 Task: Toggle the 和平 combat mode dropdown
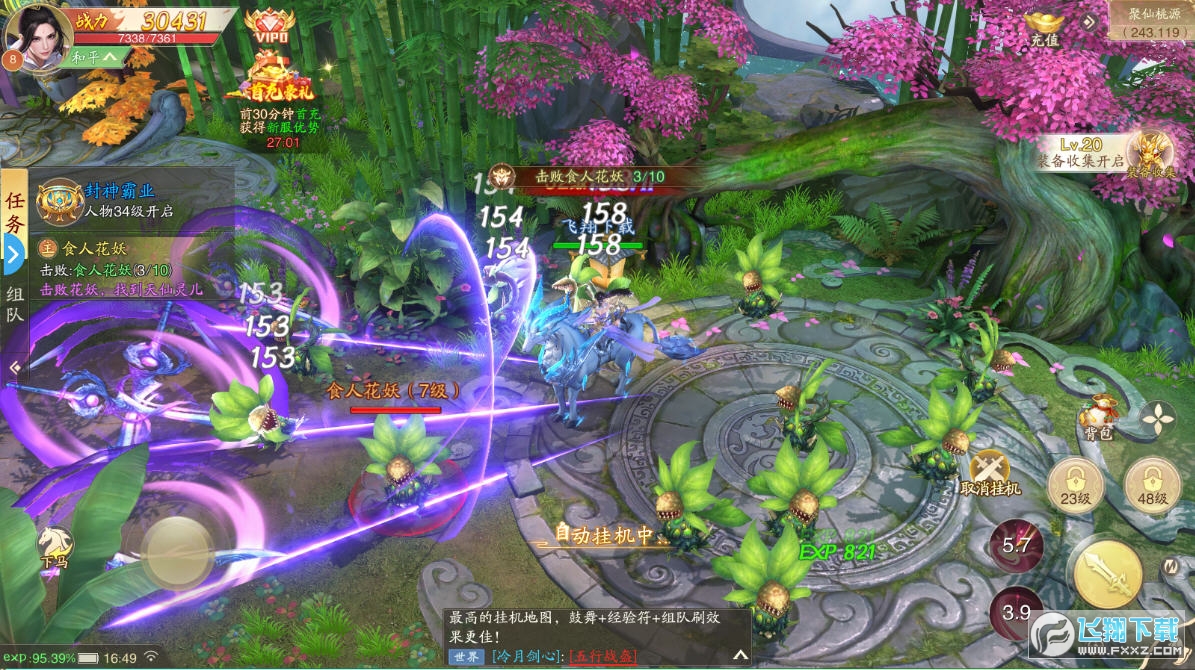[x=96, y=58]
